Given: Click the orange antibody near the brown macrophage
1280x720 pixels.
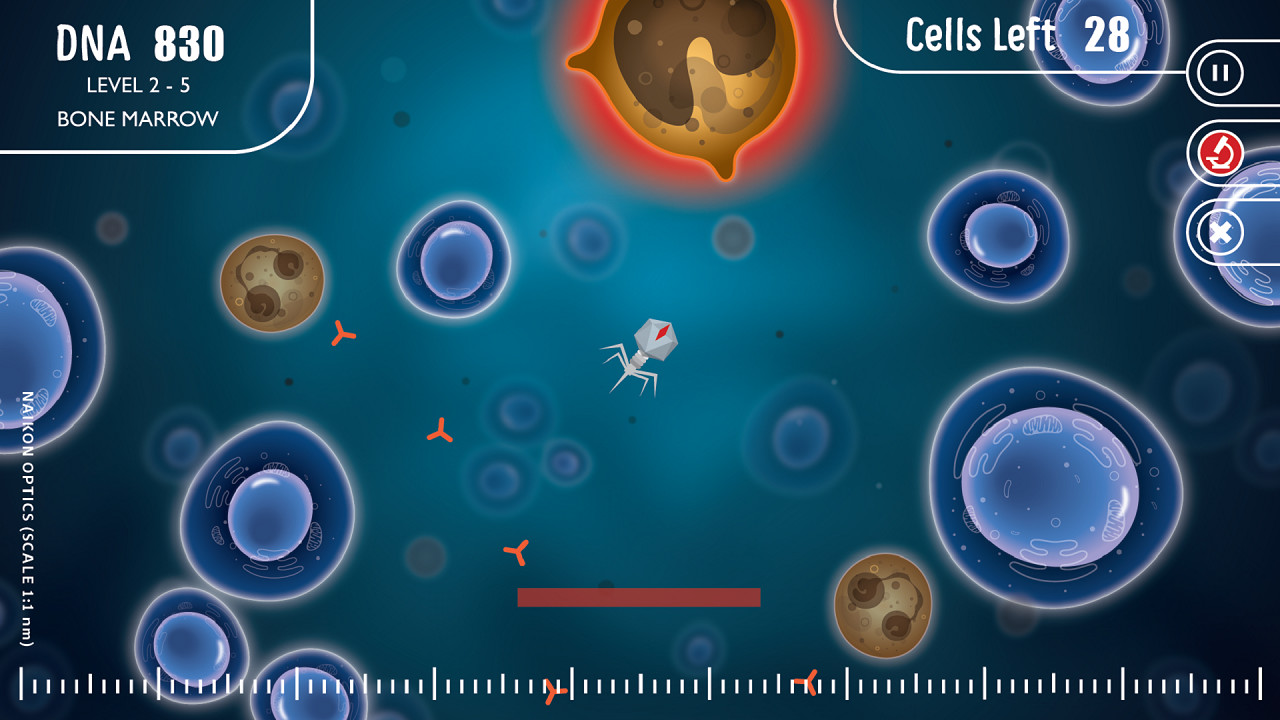Looking at the screenshot, I should click(343, 335).
